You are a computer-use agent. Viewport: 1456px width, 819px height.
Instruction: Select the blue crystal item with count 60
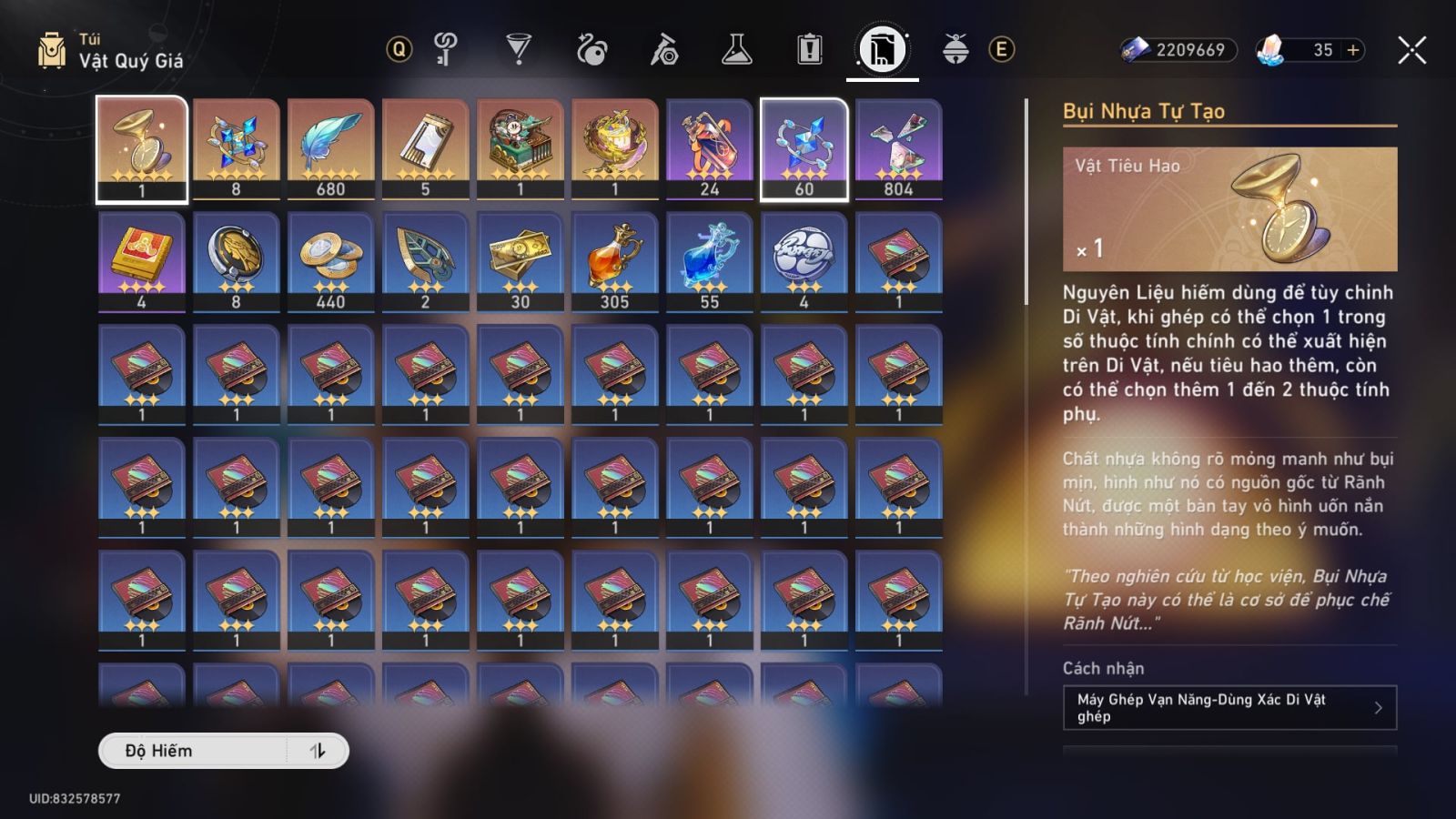pyautogui.click(x=804, y=148)
